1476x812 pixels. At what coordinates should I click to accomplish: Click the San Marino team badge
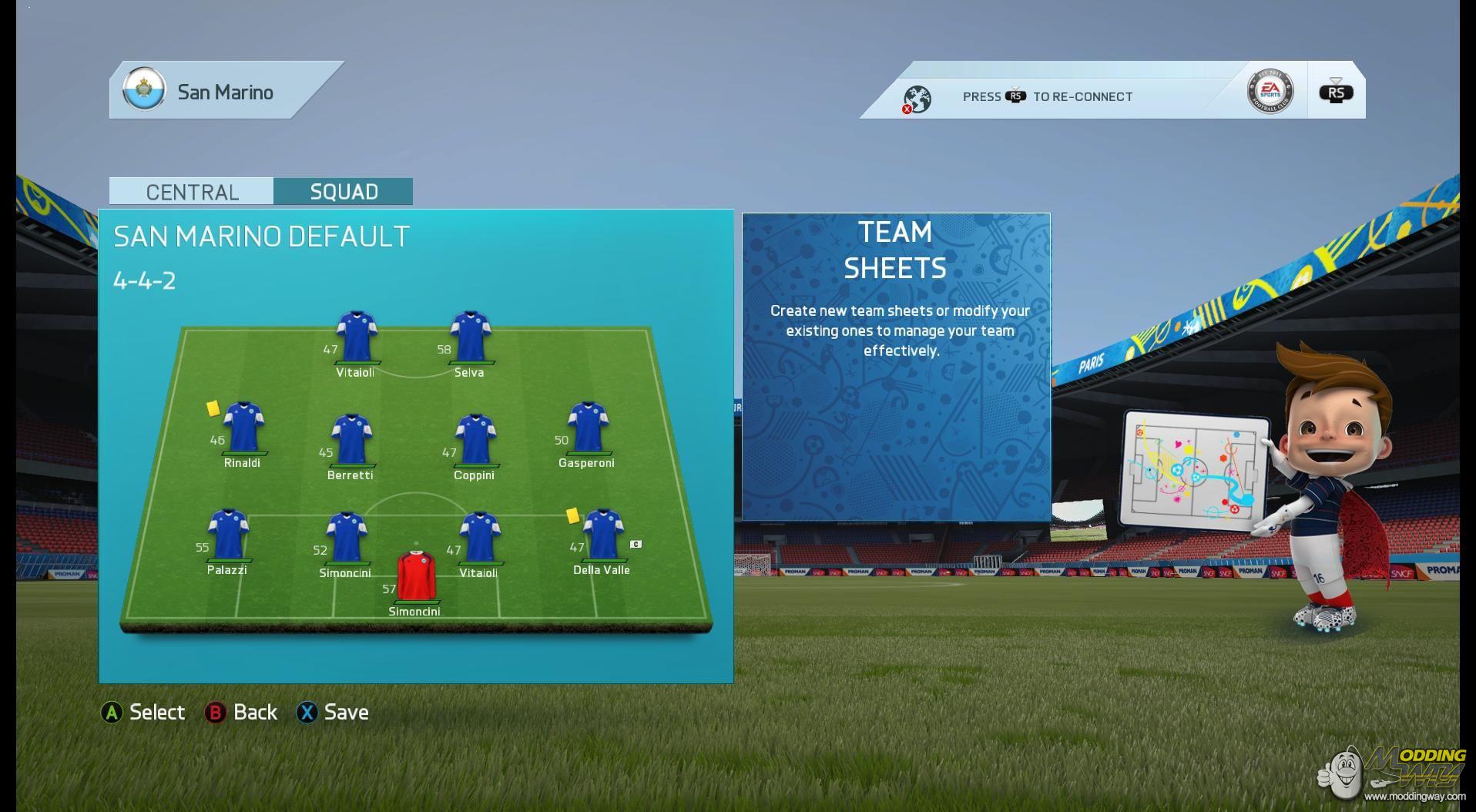click(144, 90)
